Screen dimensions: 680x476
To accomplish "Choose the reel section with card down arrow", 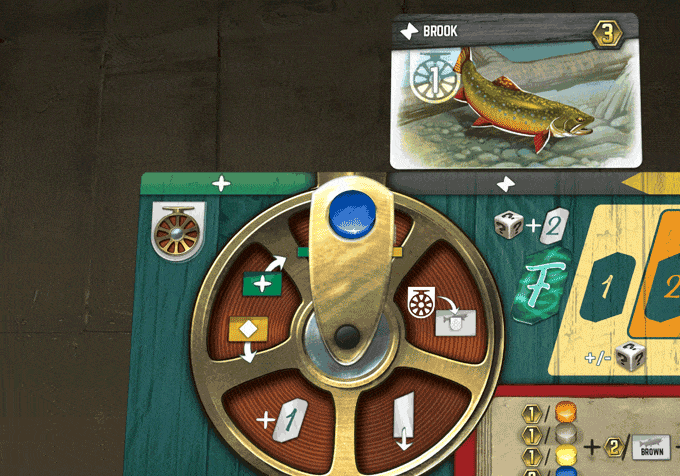I will 403,418.
